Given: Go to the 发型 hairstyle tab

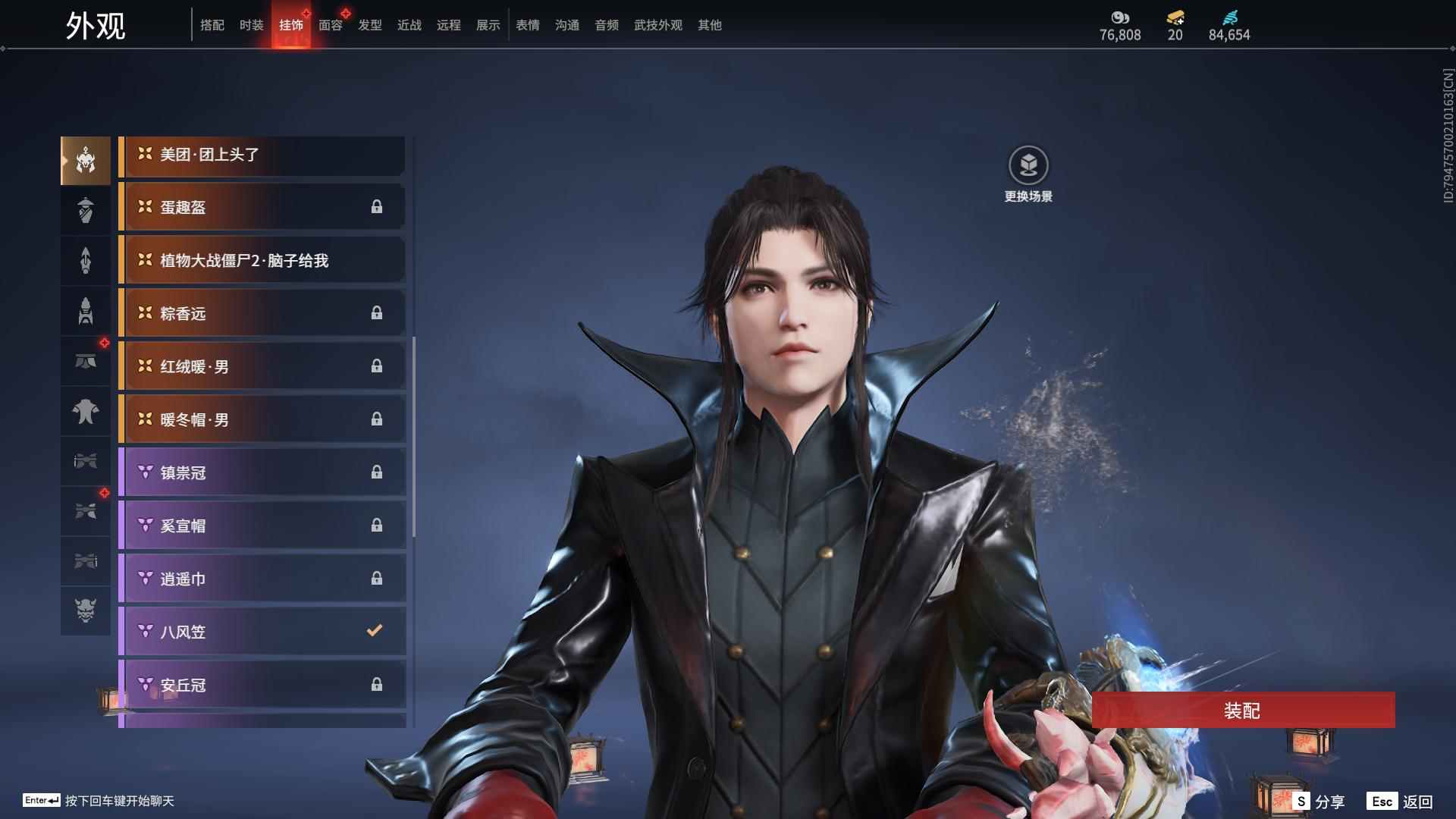Looking at the screenshot, I should (369, 25).
